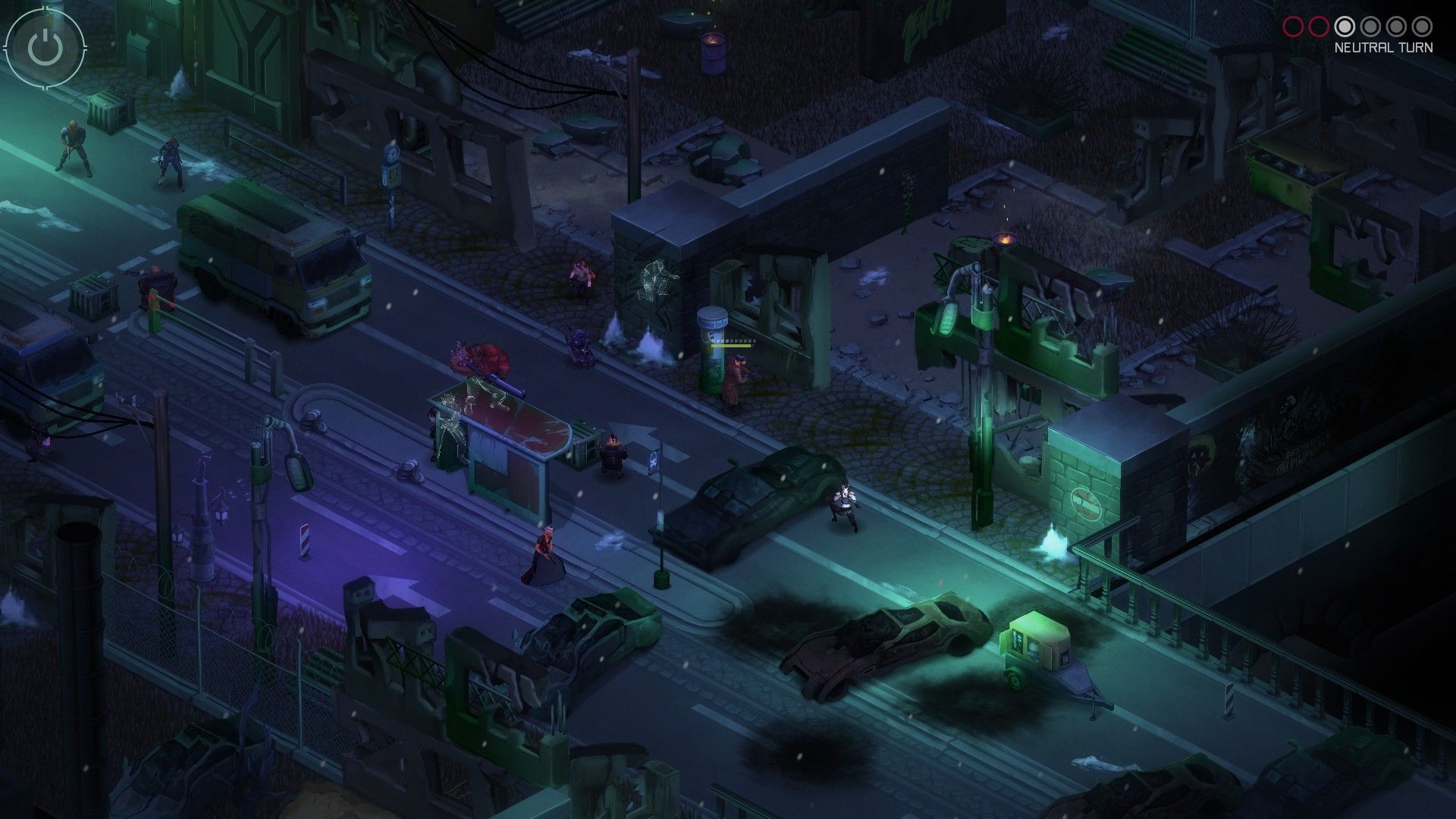Click the second red turn circle
This screenshot has width=1456, height=819.
1319,25
